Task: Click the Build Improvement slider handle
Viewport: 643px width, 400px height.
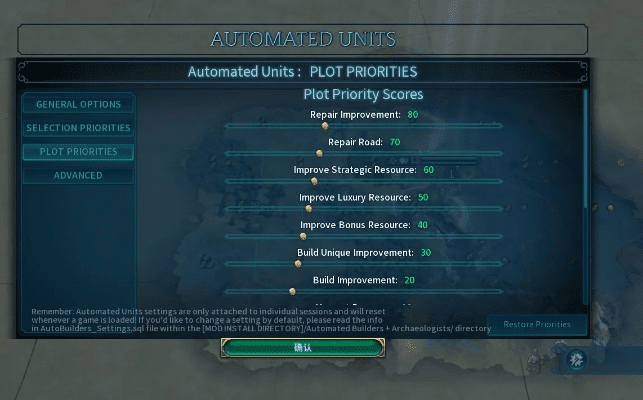Action: point(292,291)
